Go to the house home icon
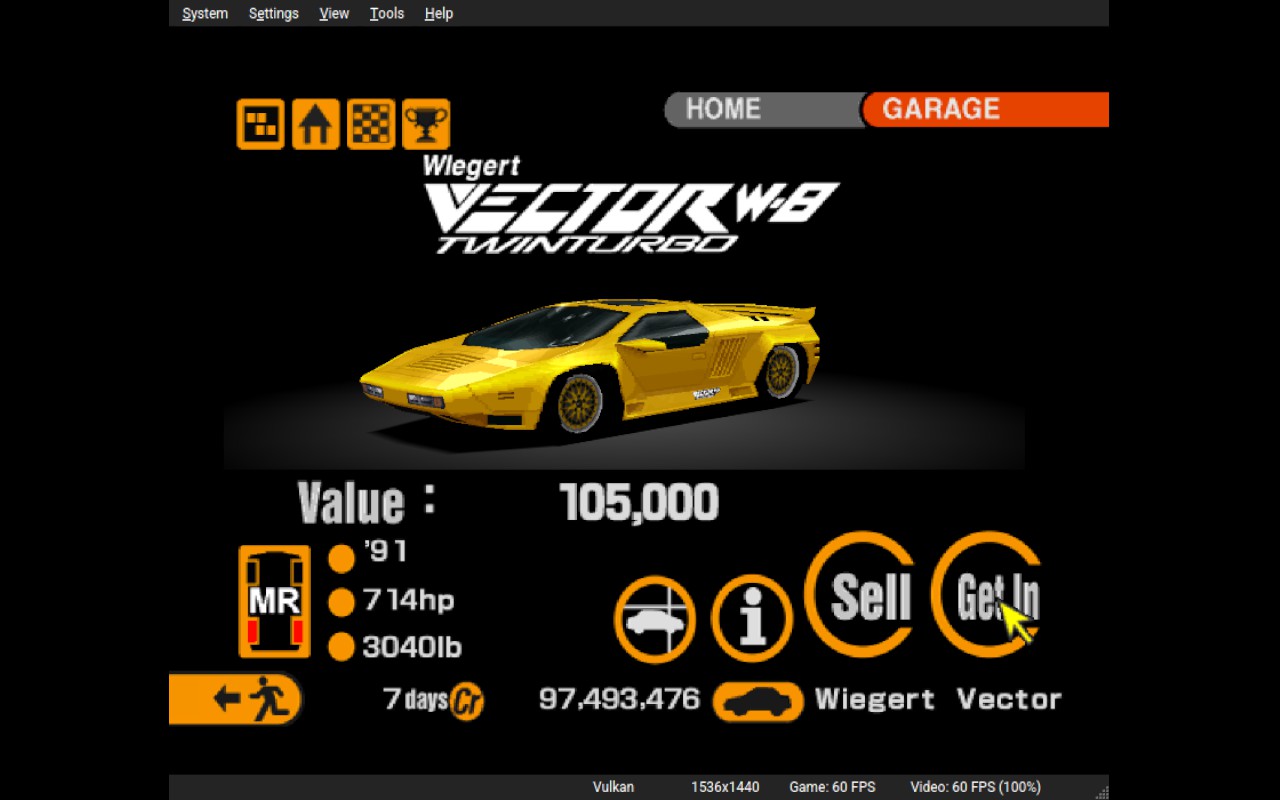Viewport: 1280px width, 800px height. pos(316,125)
